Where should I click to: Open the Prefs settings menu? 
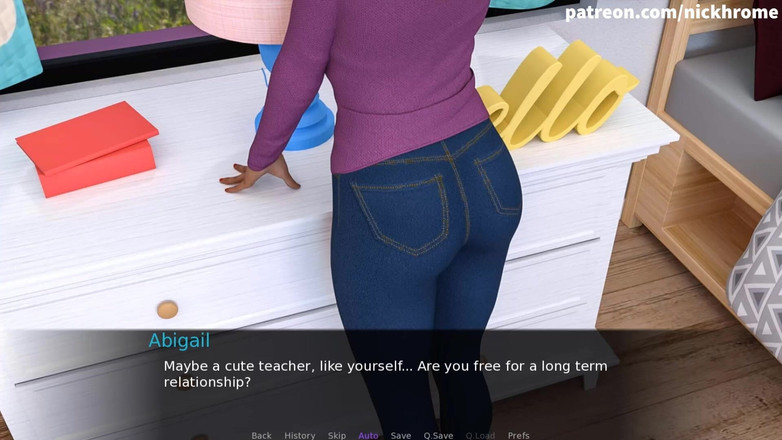(x=518, y=435)
